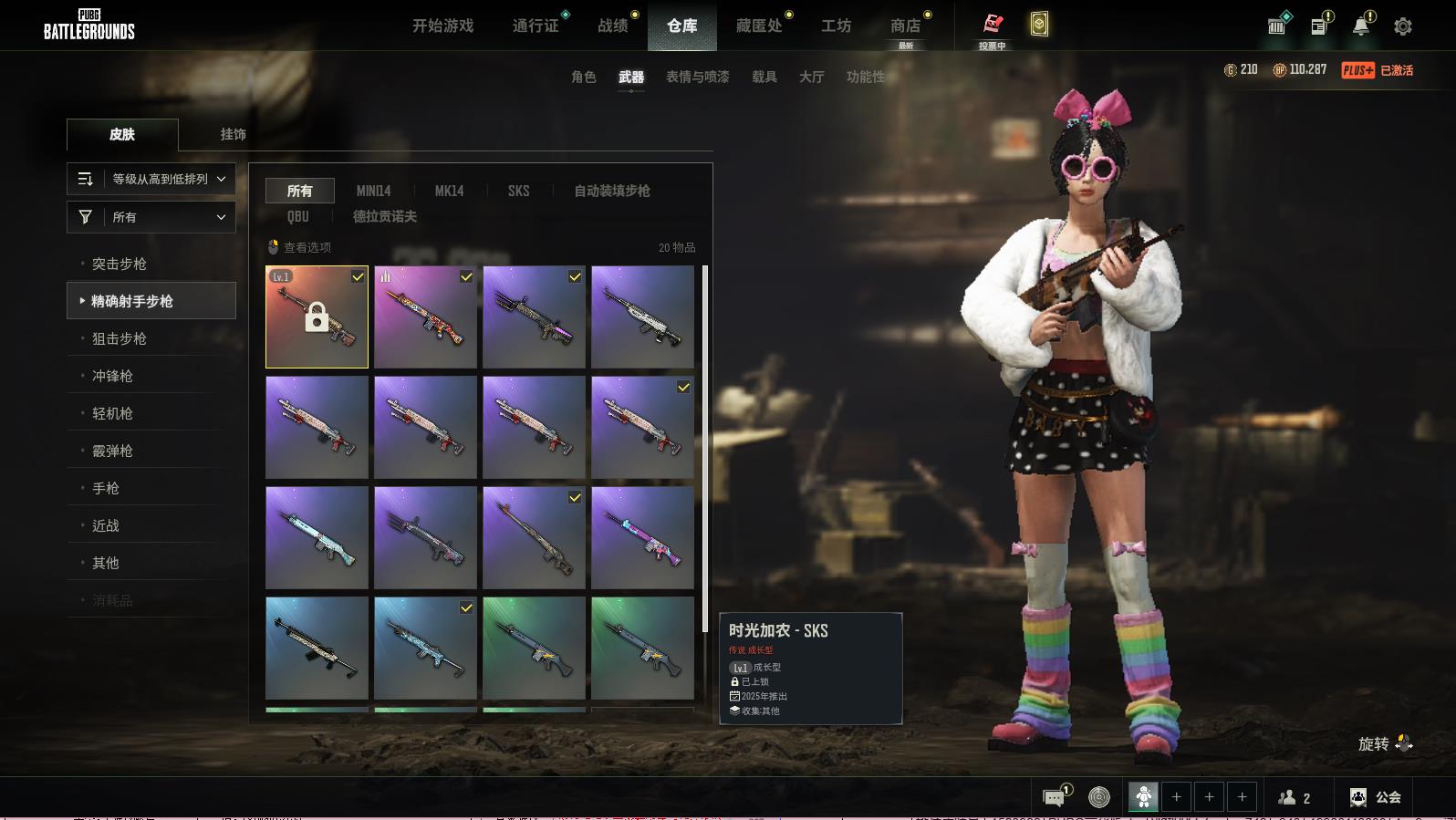The width and height of the screenshot is (1456, 820).
Task: Filter skins by MINI14
Action: pyautogui.click(x=373, y=191)
